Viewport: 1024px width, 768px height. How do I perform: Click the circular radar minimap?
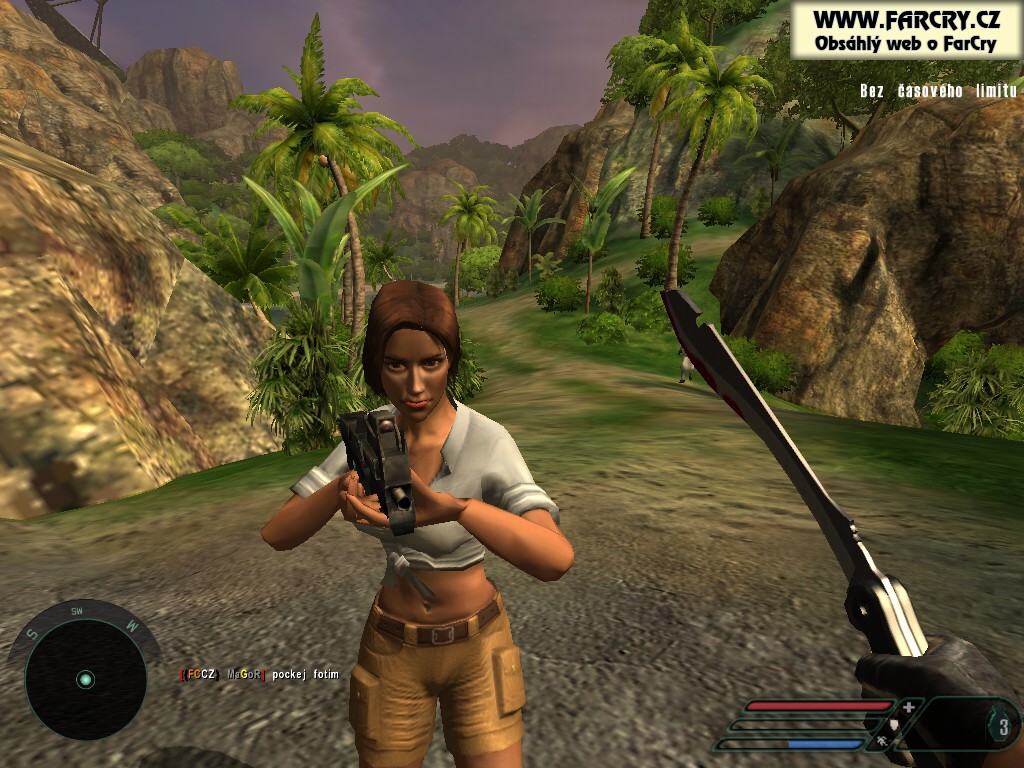[x=84, y=680]
